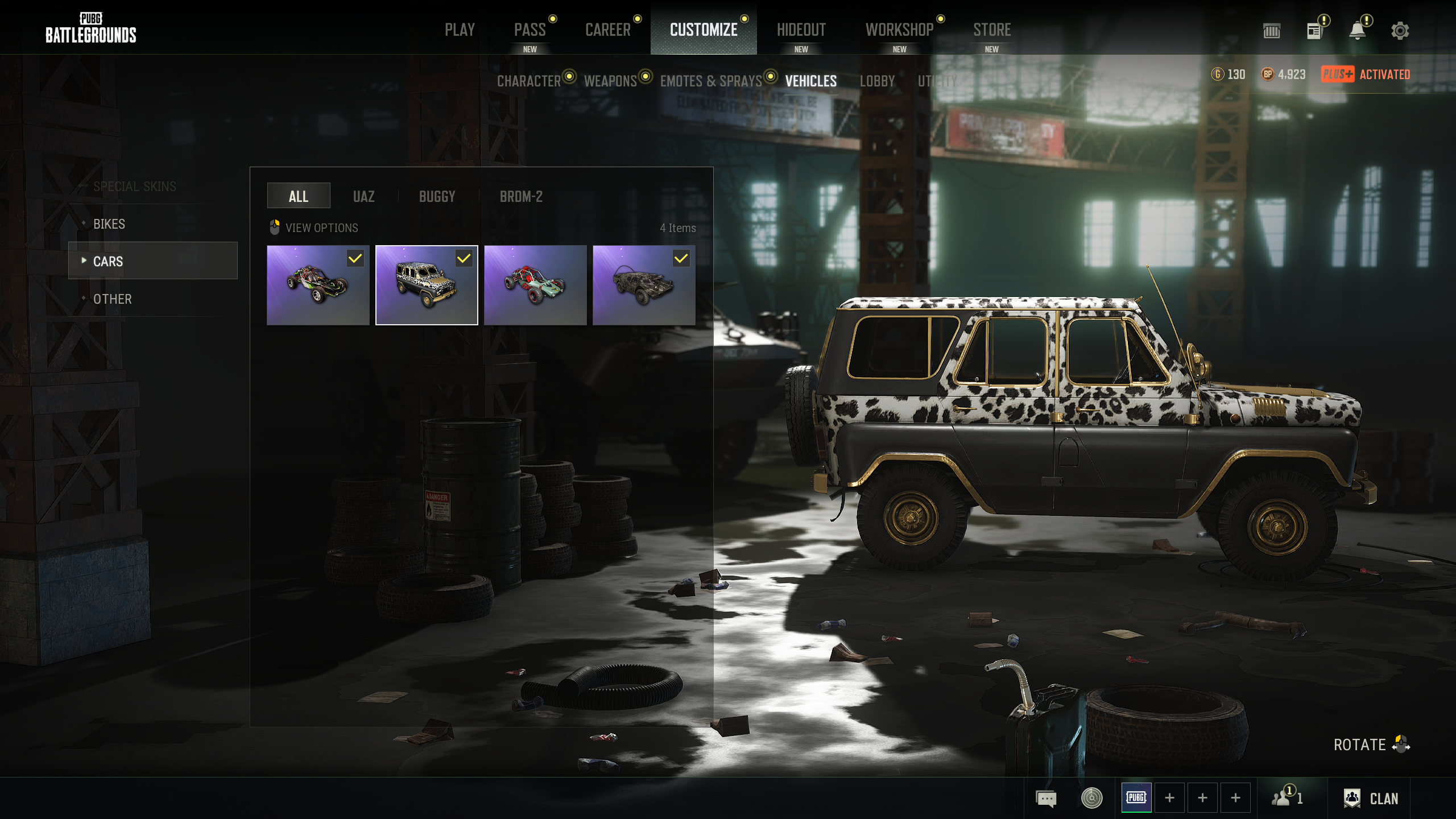Go to the Pass tab

(530, 30)
